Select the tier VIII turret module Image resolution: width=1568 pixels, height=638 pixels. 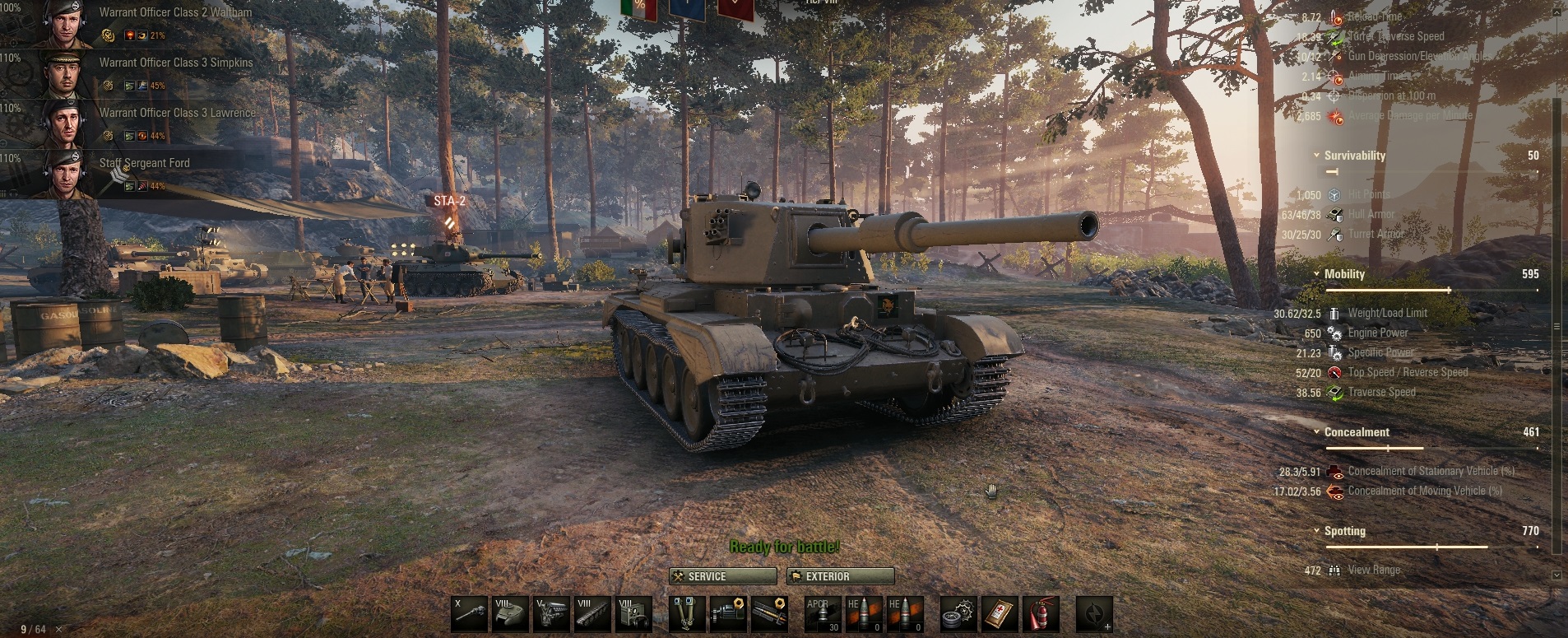[x=511, y=614]
